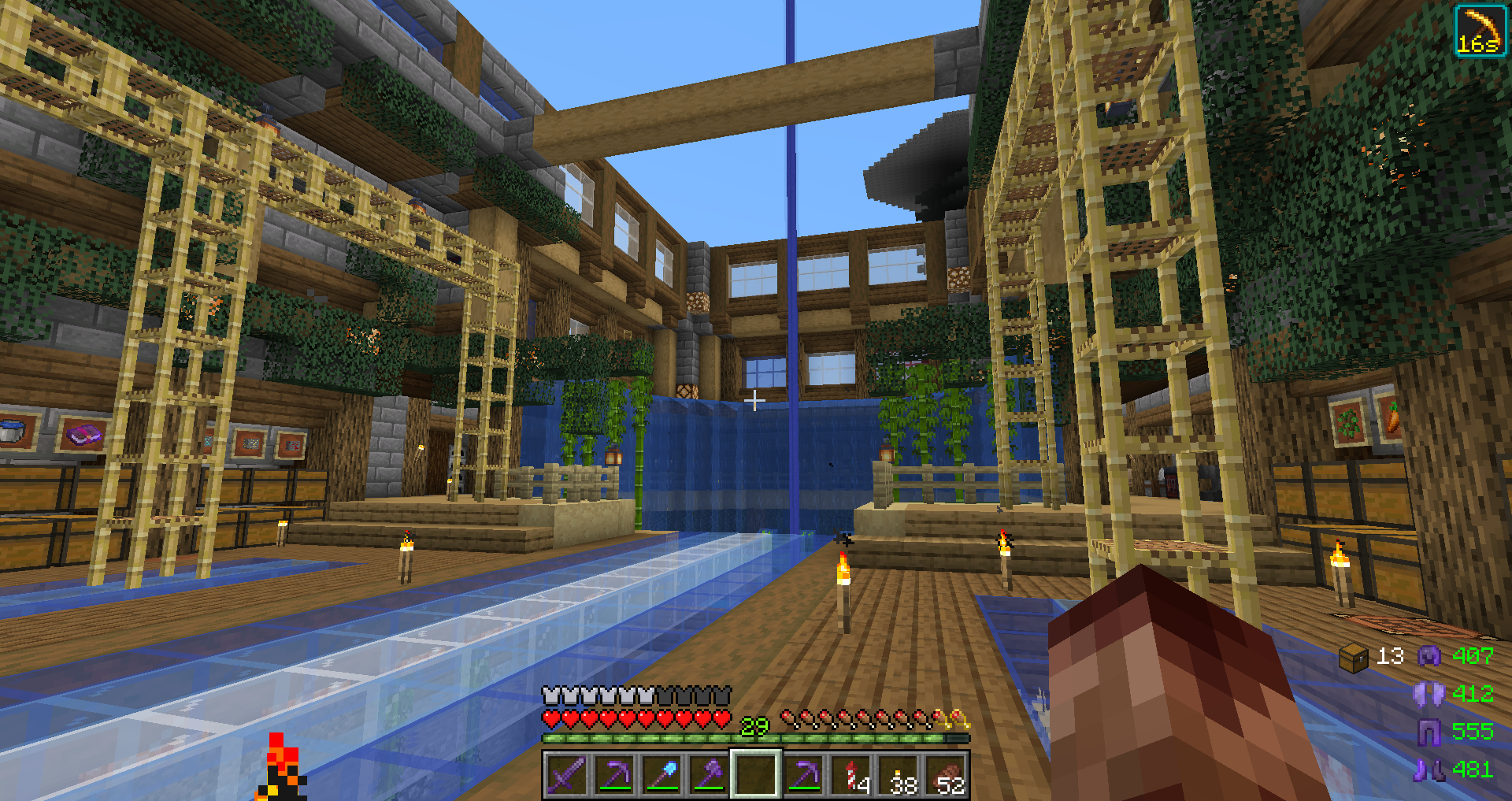Click the netherite boots durability icon

click(1429, 769)
